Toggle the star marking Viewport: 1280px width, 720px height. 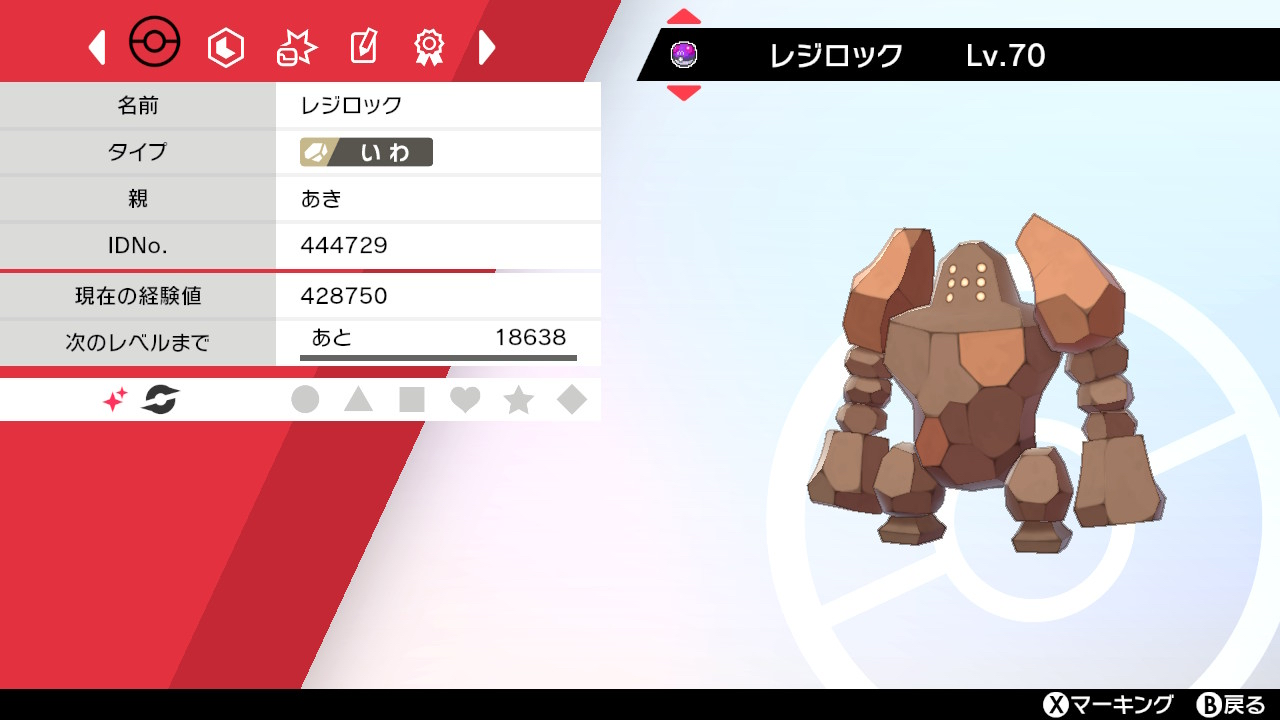click(x=518, y=400)
